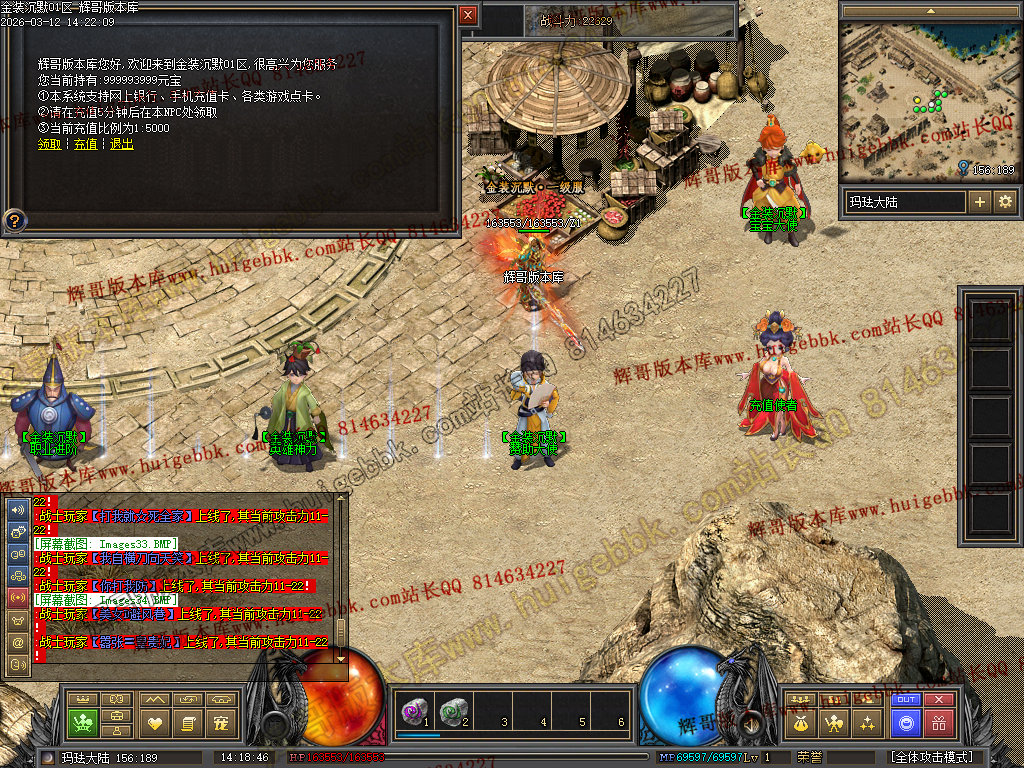
Task: Open the money bag inventory button
Action: (x=799, y=722)
